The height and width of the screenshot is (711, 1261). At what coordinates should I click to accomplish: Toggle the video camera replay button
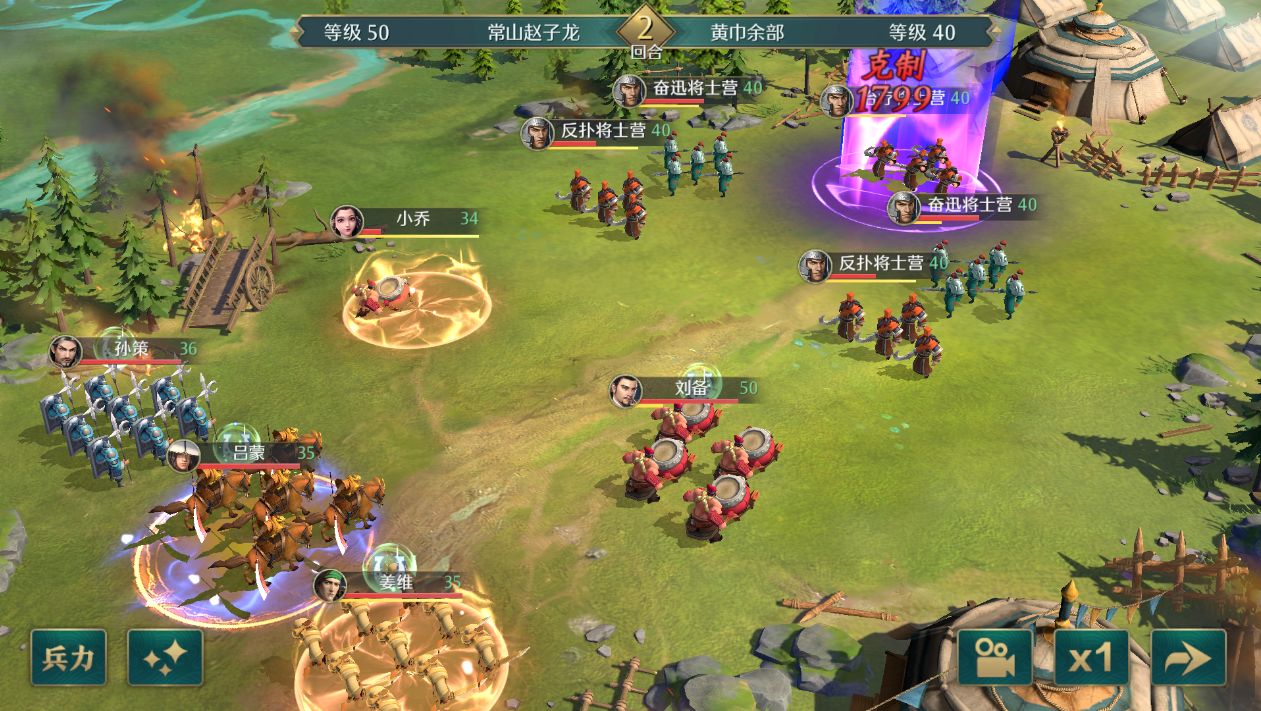(x=995, y=657)
